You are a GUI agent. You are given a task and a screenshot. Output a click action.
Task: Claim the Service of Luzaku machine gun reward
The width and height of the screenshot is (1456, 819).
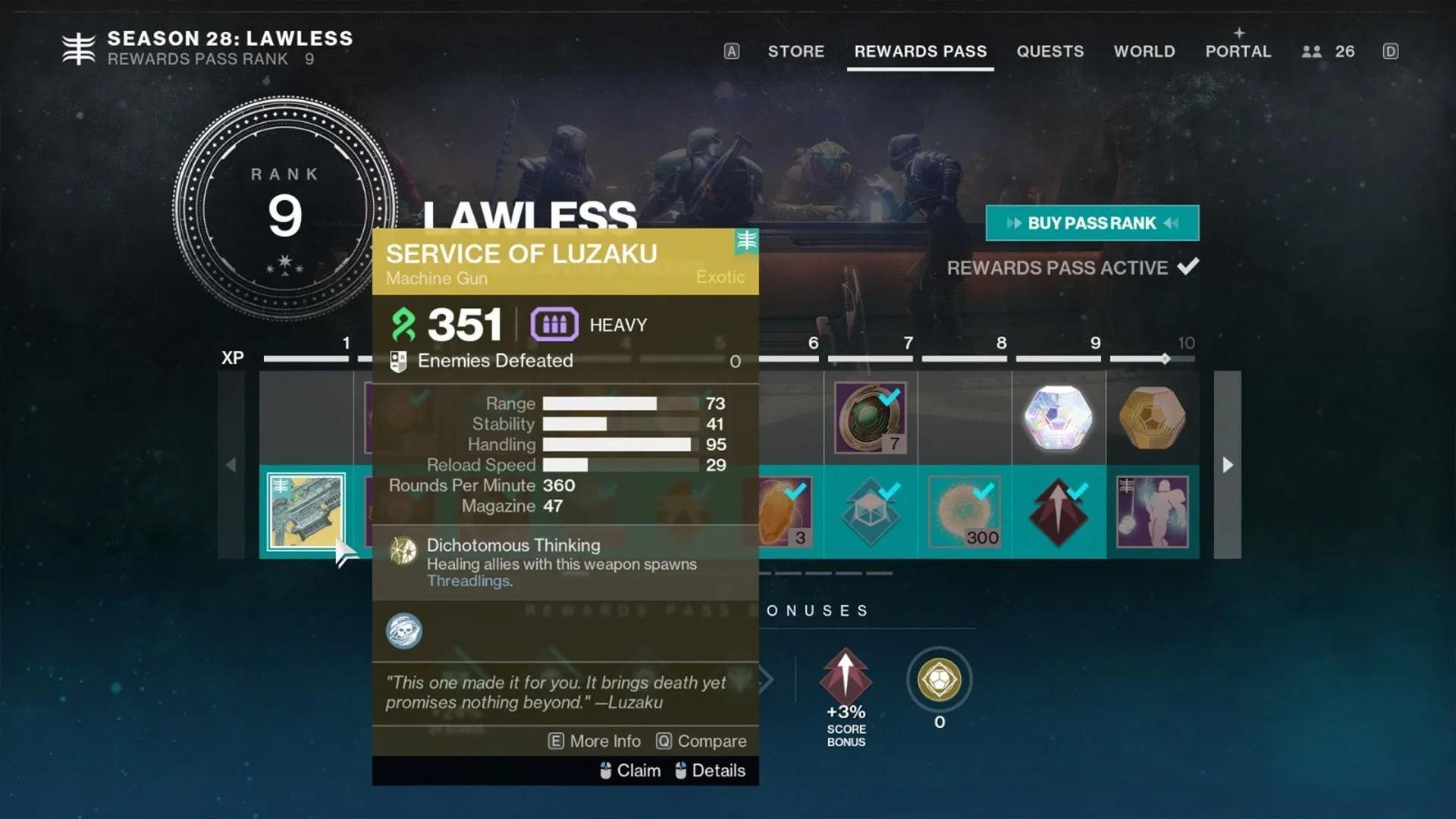[x=306, y=511]
